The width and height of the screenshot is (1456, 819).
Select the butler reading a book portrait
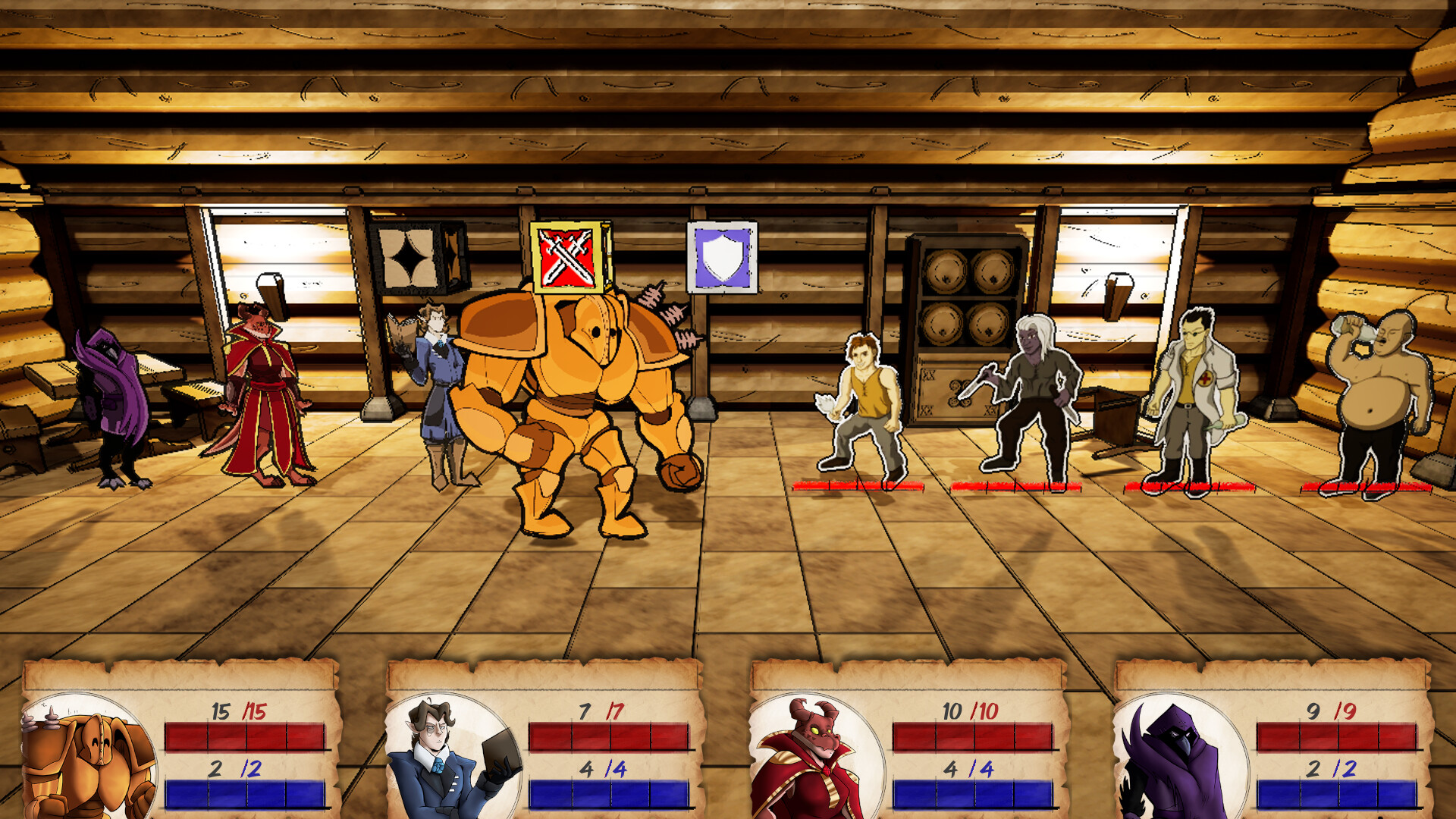click(447, 758)
